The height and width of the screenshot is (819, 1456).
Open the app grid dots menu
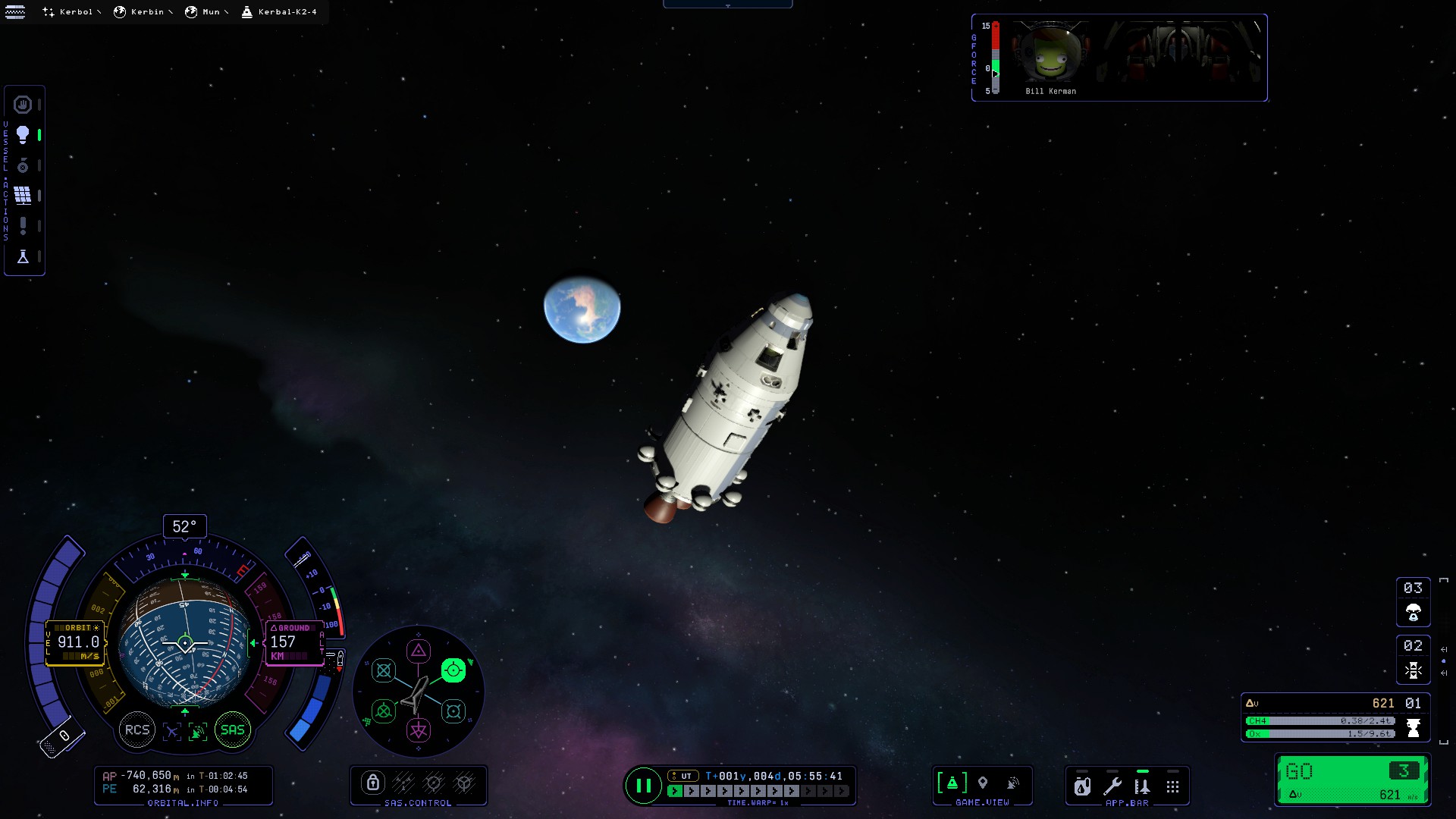1172,786
